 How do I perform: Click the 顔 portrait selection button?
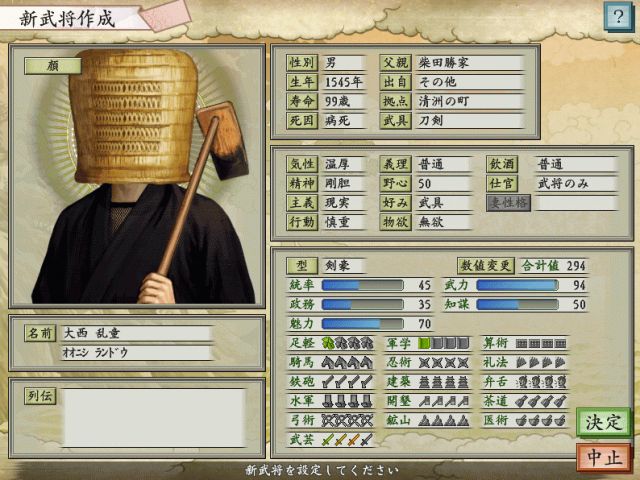click(x=53, y=65)
